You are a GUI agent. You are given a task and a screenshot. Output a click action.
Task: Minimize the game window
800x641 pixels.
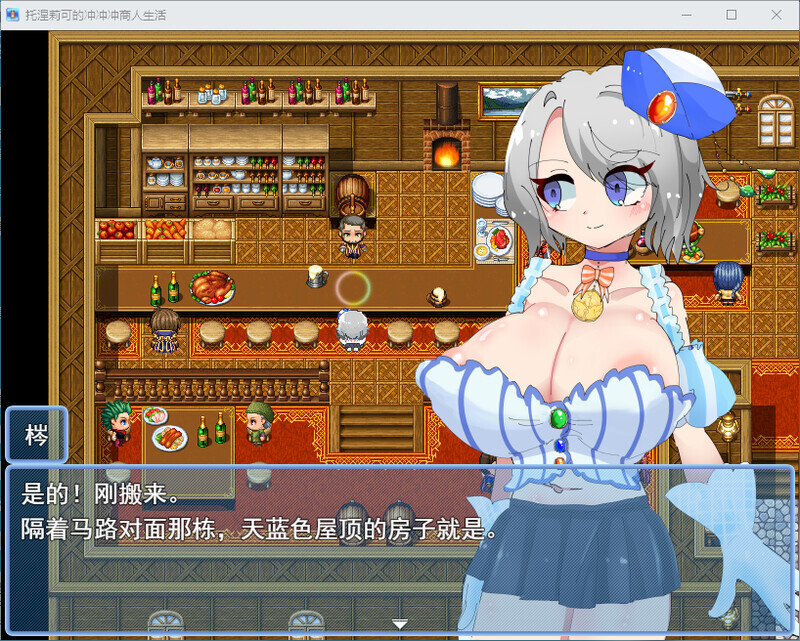685,15
